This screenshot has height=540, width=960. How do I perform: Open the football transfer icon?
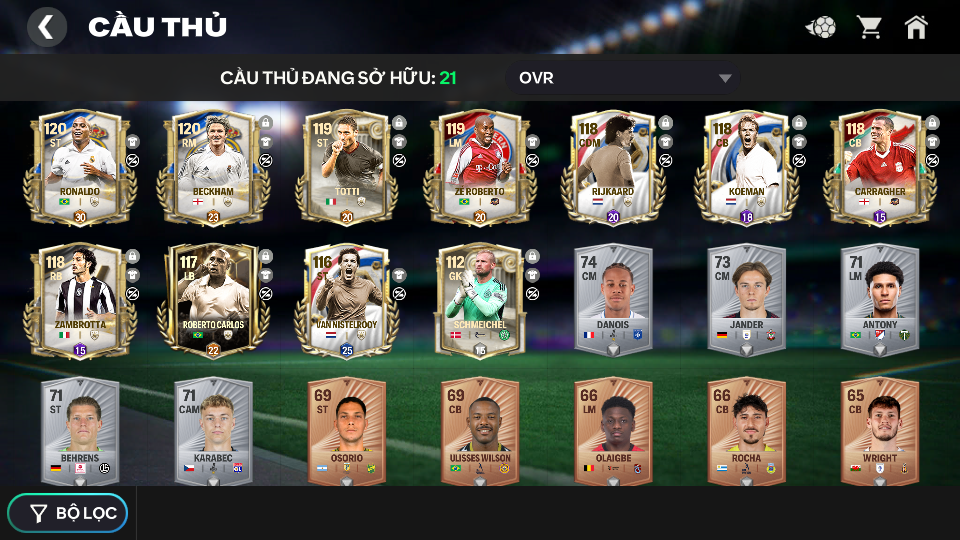[822, 27]
